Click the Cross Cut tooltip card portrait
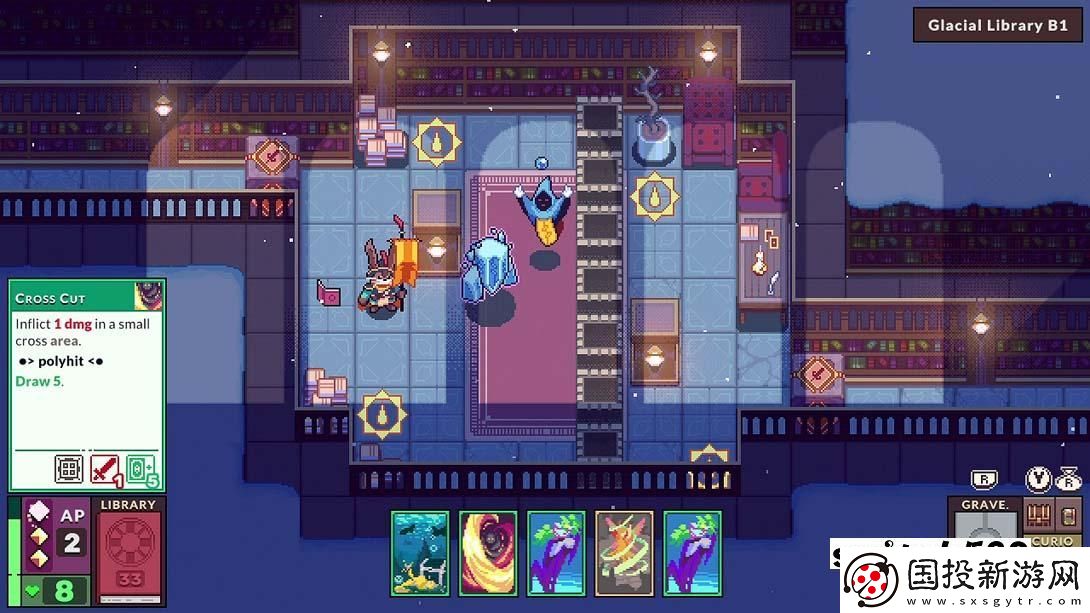1090x613 pixels. click(149, 296)
